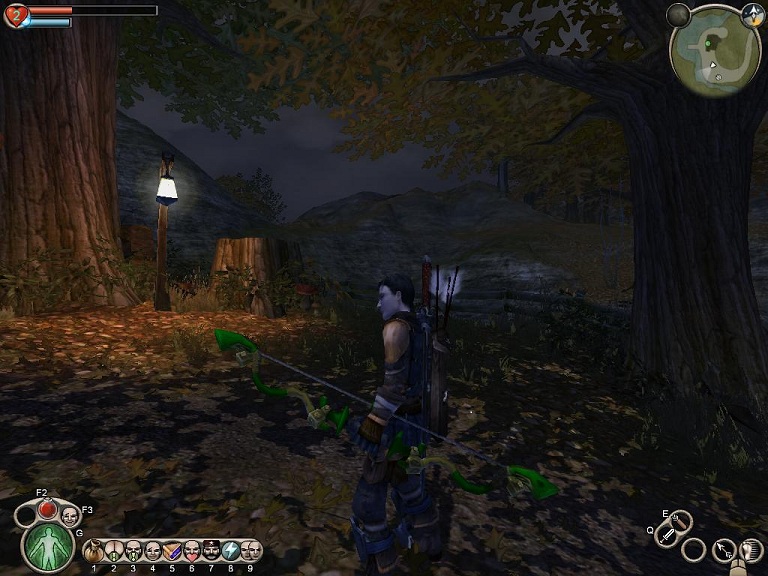Select the two-faces icon in slot 9
The image size is (768, 576).
point(250,551)
